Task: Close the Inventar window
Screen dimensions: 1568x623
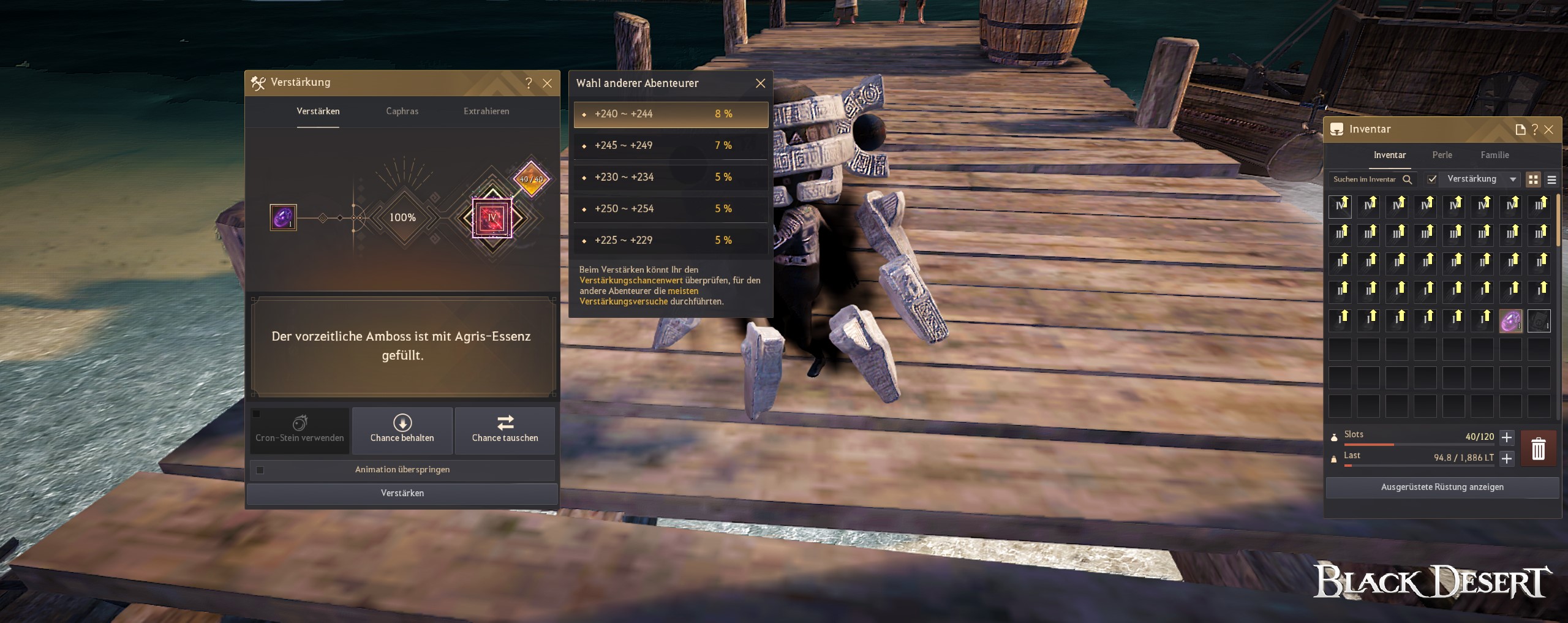Action: 1549,130
